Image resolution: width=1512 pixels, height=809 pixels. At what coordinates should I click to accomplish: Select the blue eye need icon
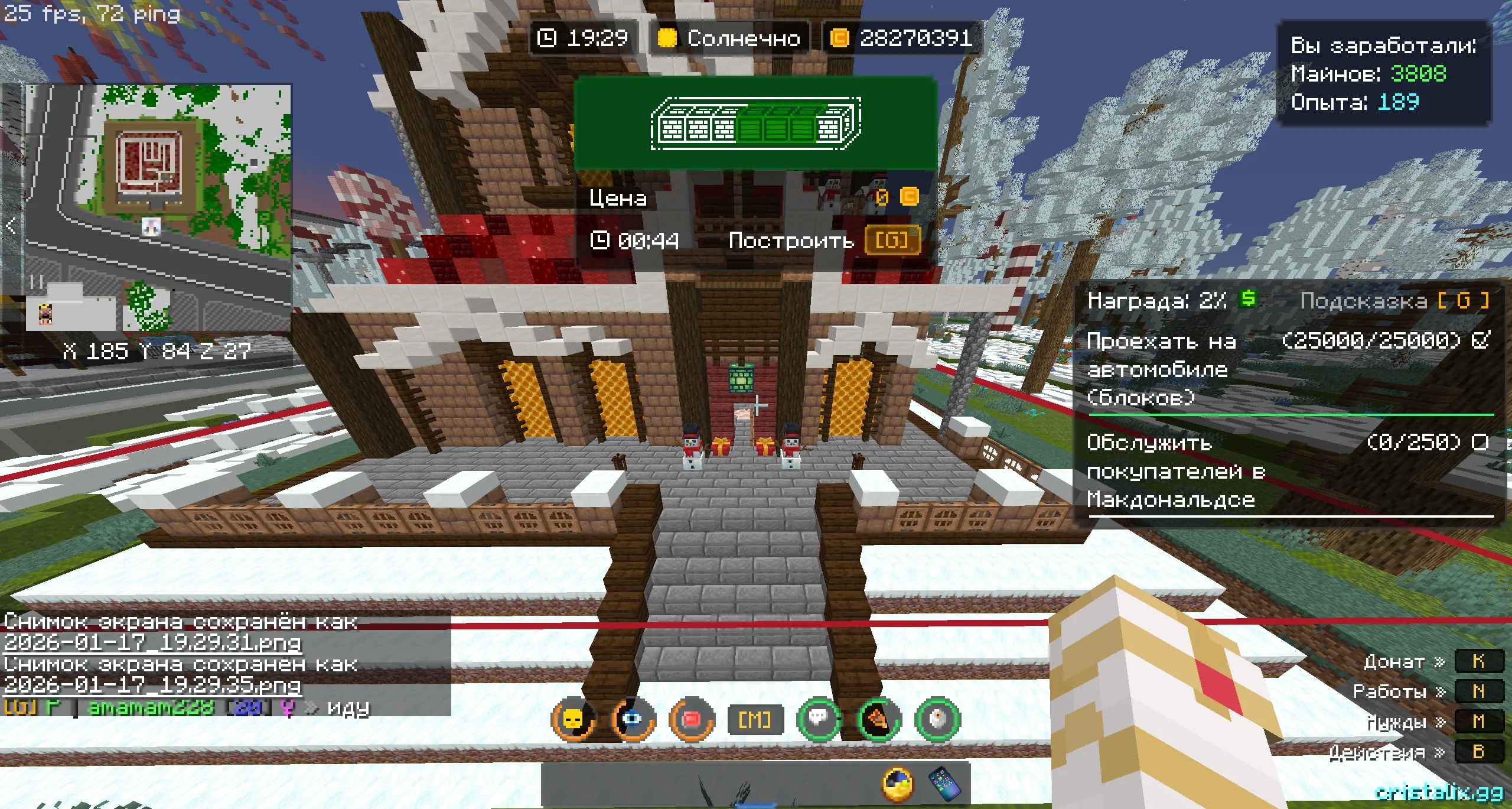point(632,719)
